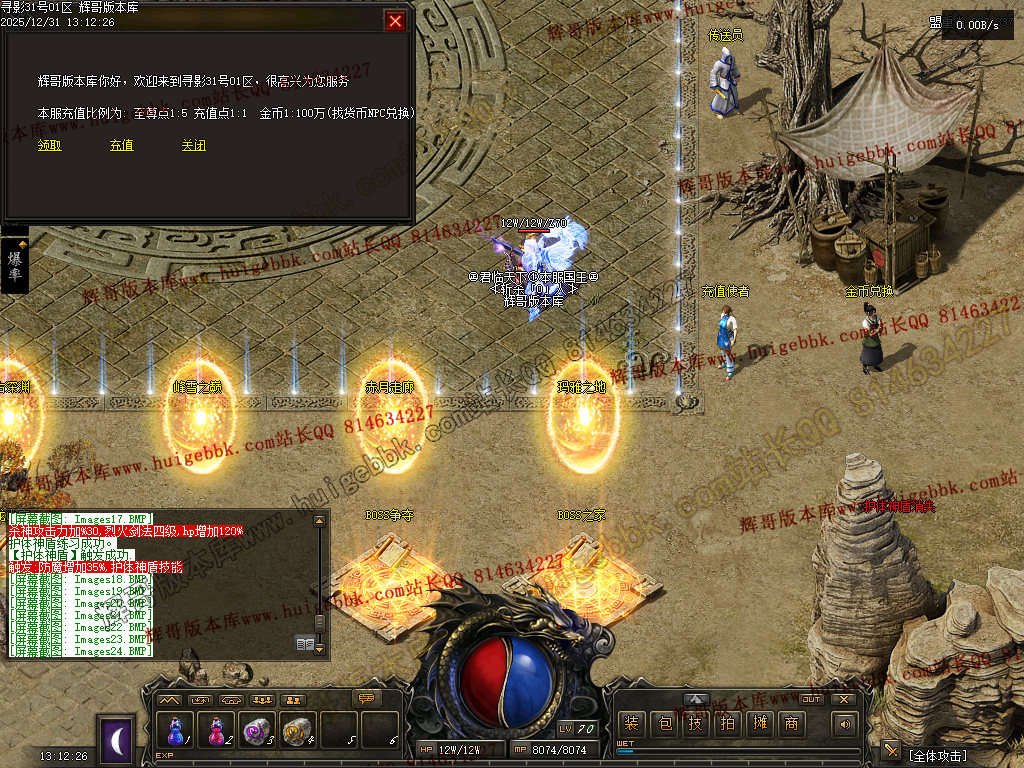Viewport: 1024px width, 768px height.
Task: Click the OUT logout button
Action: tap(811, 699)
